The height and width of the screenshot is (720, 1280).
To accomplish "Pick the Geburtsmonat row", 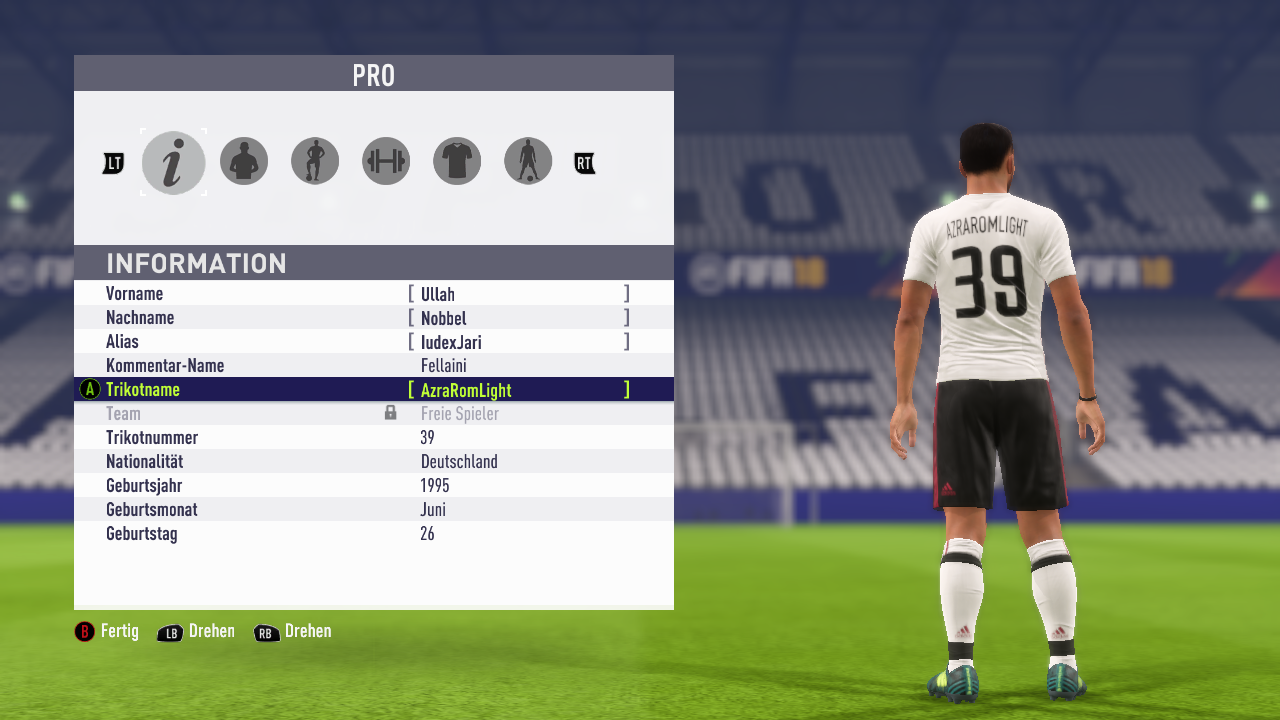I will pyautogui.click(x=373, y=510).
